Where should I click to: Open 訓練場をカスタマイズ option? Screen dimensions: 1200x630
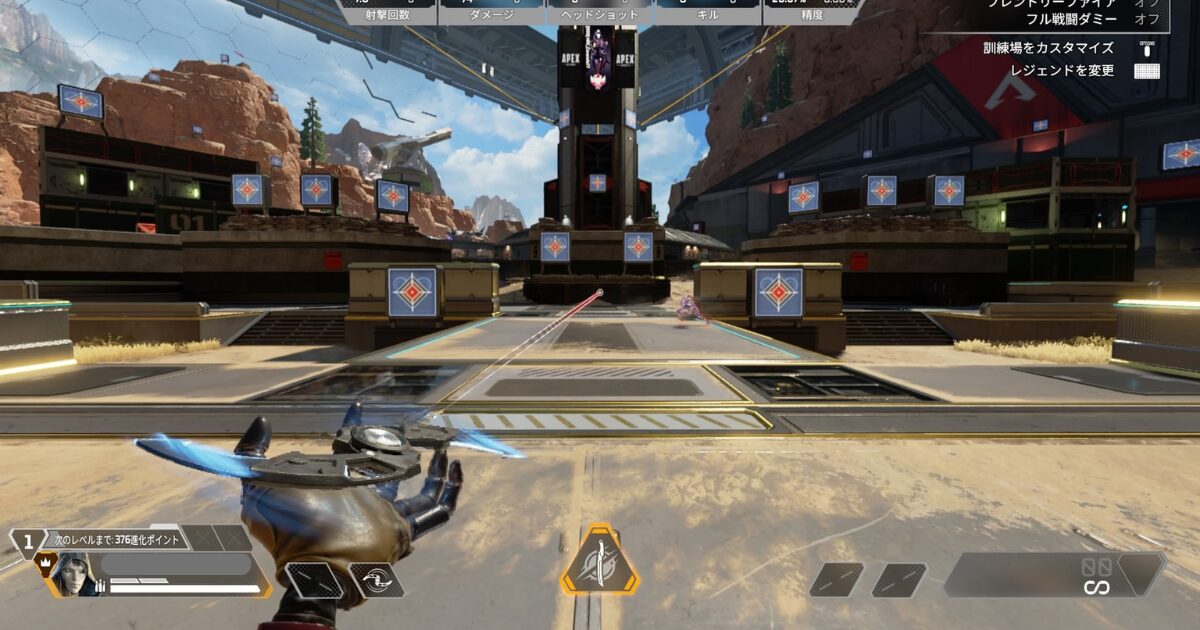pyautogui.click(x=1047, y=48)
